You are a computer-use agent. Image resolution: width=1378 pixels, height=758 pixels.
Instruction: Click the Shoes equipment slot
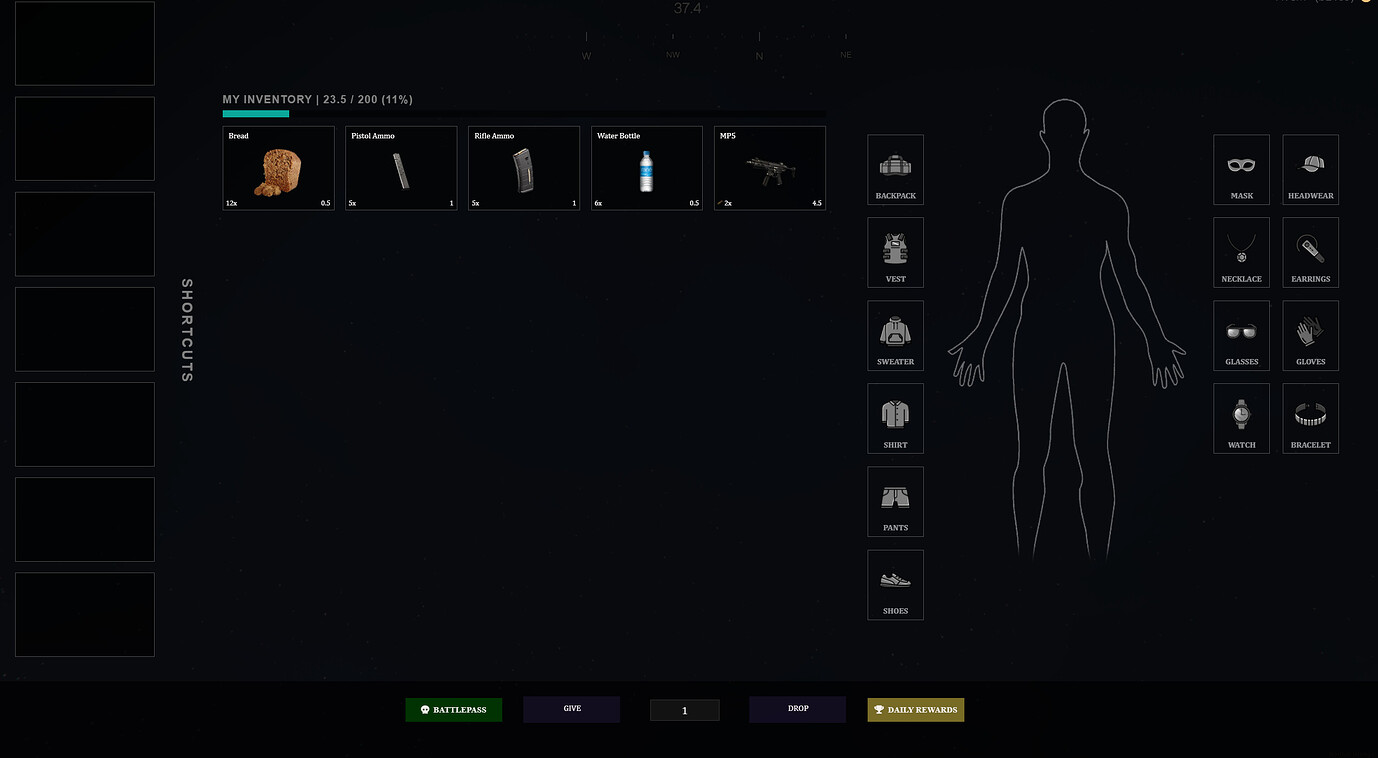(895, 584)
